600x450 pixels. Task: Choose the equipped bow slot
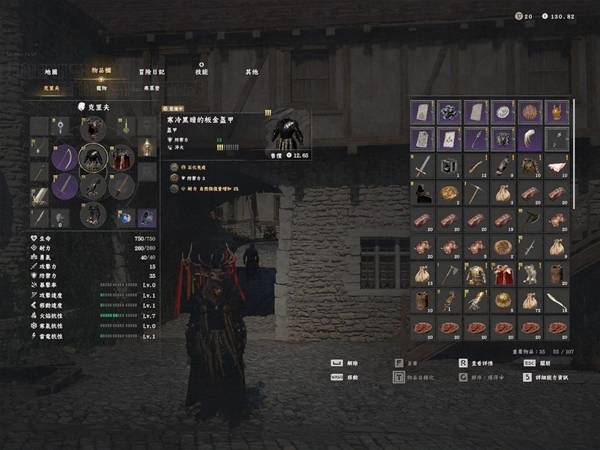point(65,158)
